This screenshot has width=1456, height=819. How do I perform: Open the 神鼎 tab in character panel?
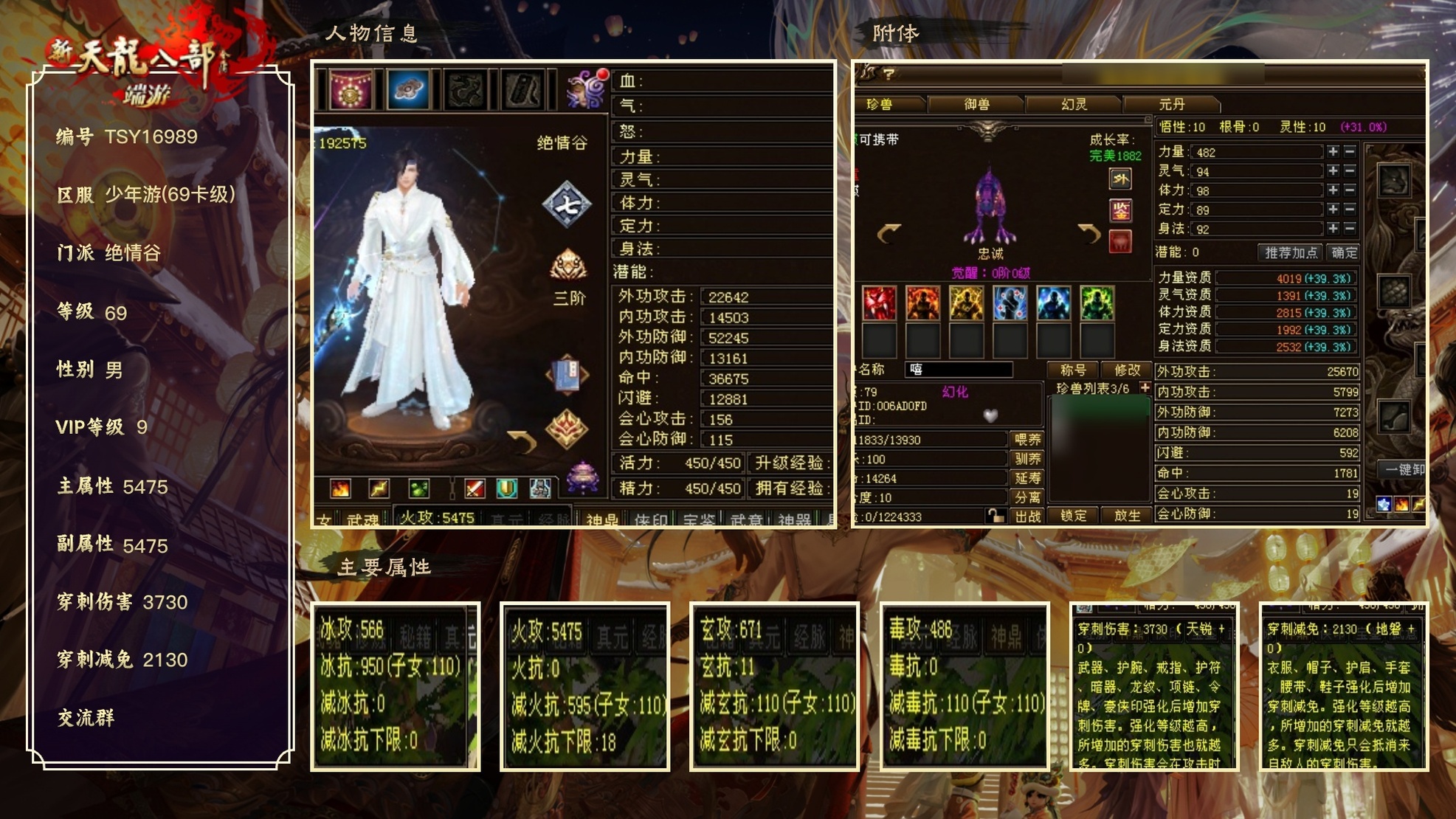click(602, 519)
